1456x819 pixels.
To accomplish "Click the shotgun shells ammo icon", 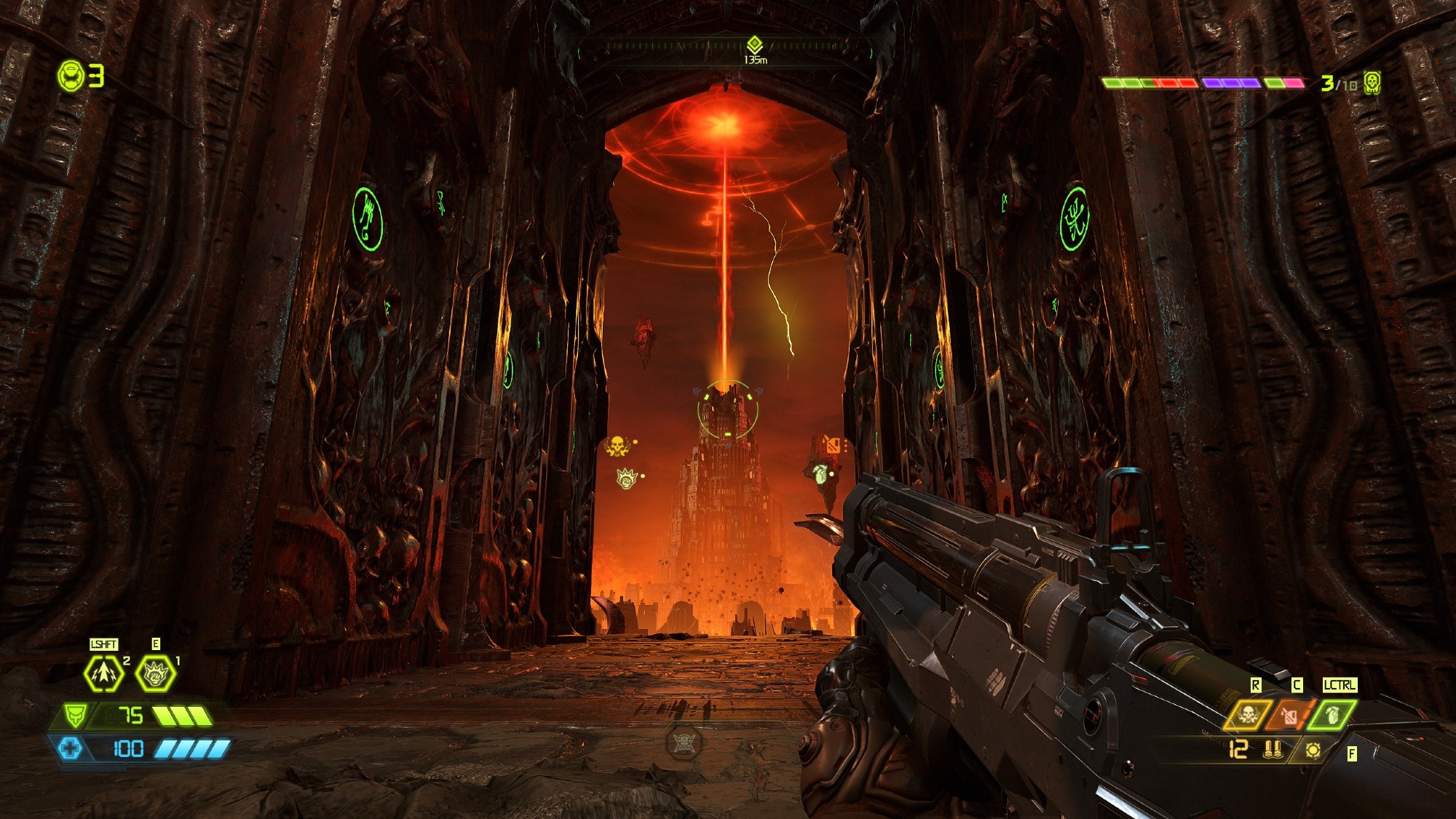I will (x=1273, y=749).
